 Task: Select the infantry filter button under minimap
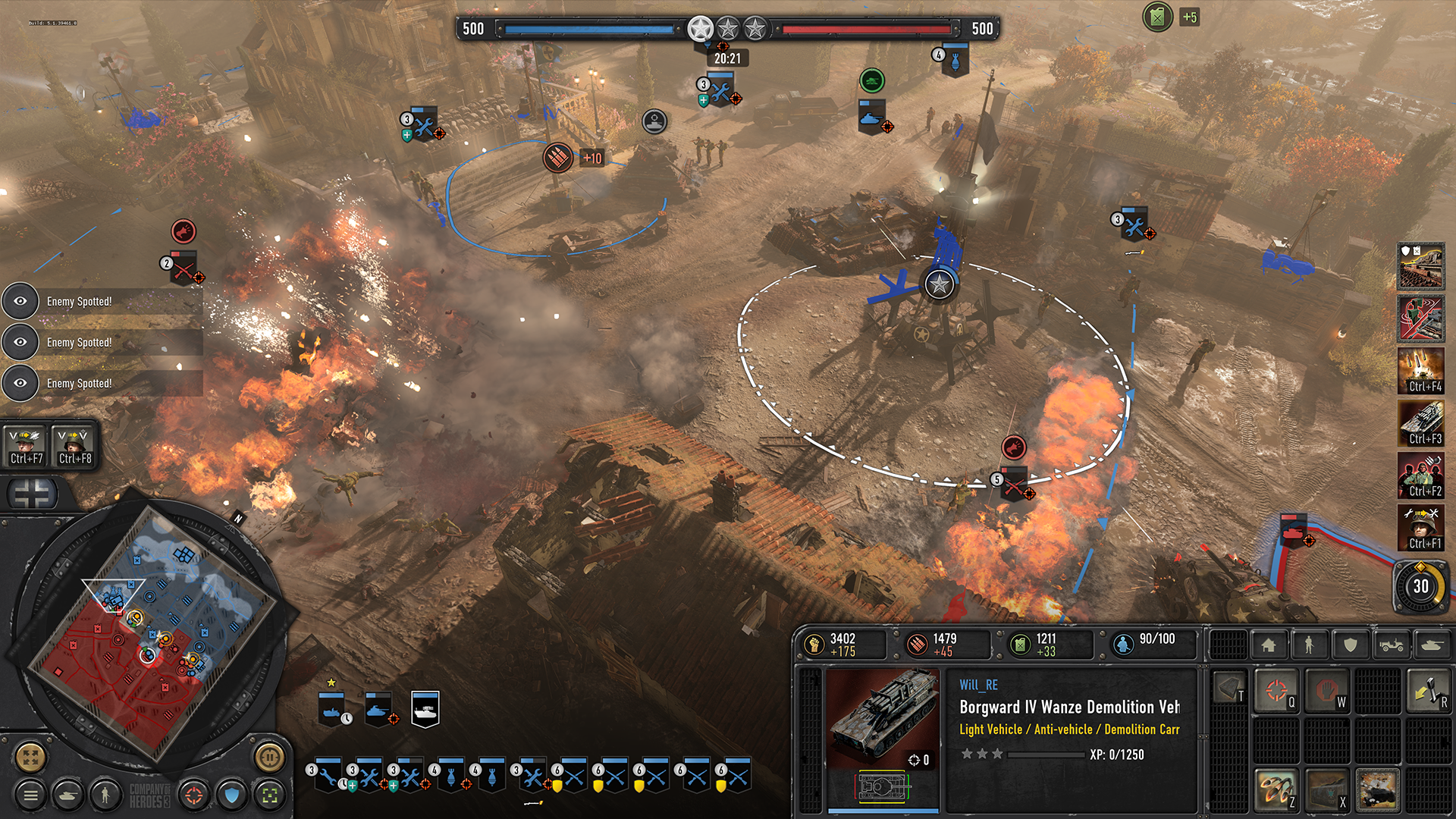(x=105, y=795)
